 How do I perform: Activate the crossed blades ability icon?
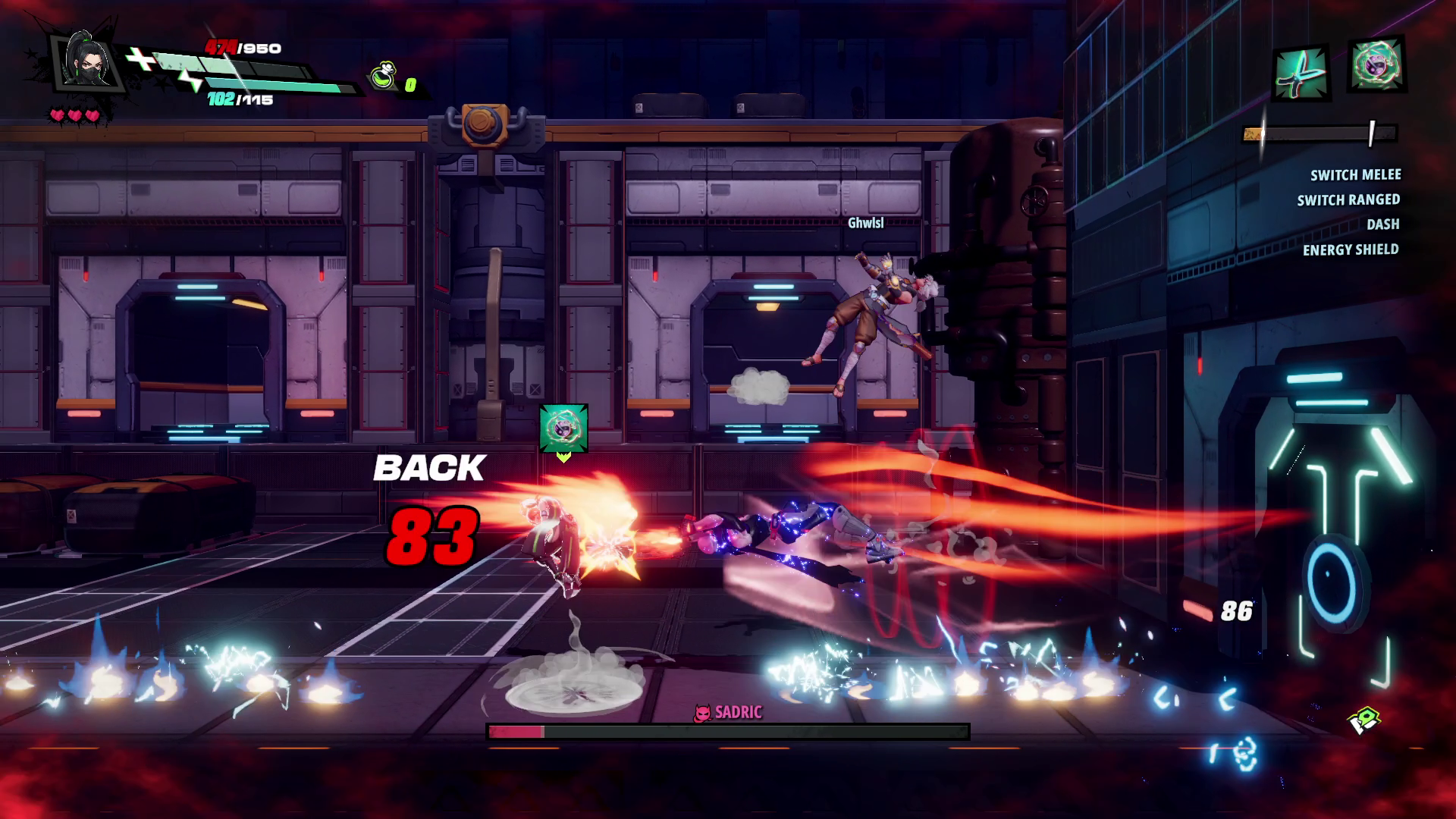[1301, 72]
